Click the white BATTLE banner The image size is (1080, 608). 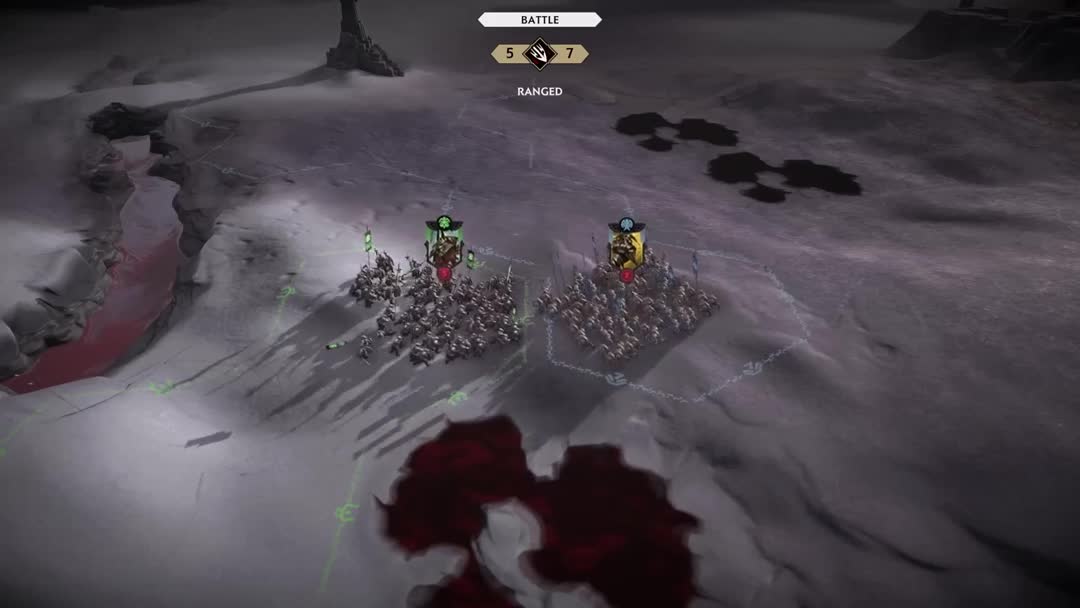(x=540, y=19)
